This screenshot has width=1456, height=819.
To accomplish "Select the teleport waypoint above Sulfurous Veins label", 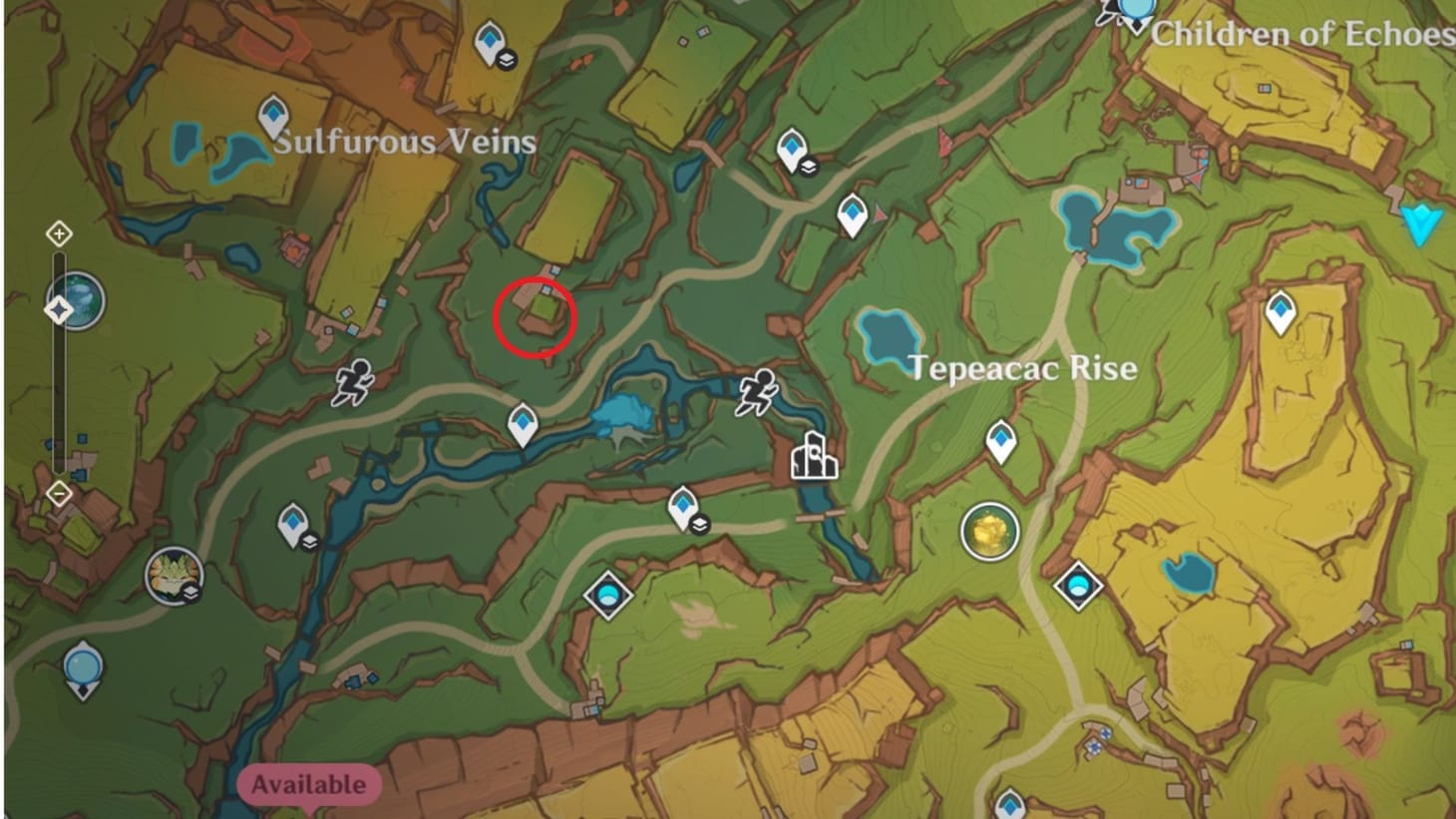I will (x=271, y=112).
